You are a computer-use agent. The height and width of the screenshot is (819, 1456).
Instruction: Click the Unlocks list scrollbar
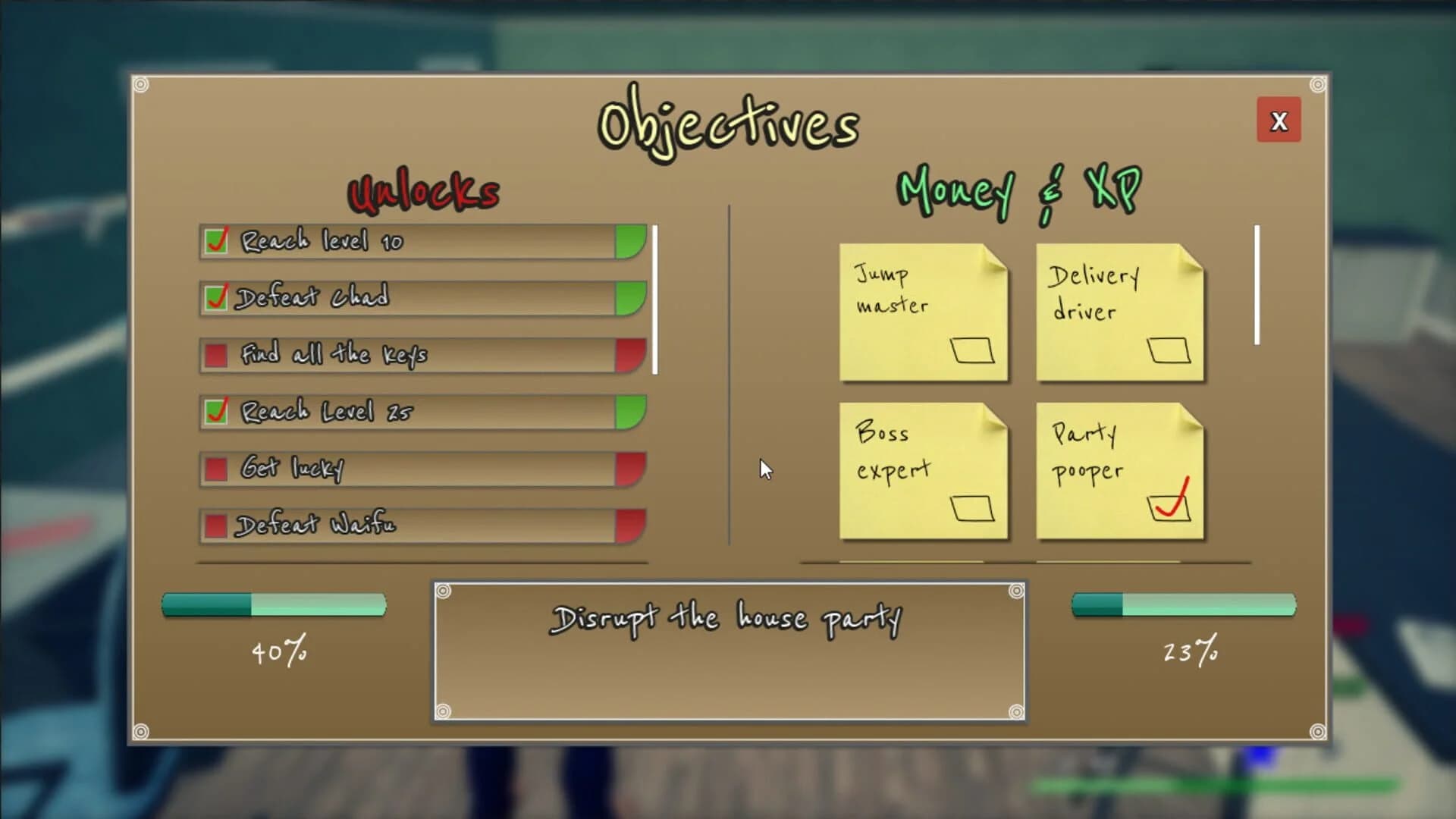pos(655,296)
